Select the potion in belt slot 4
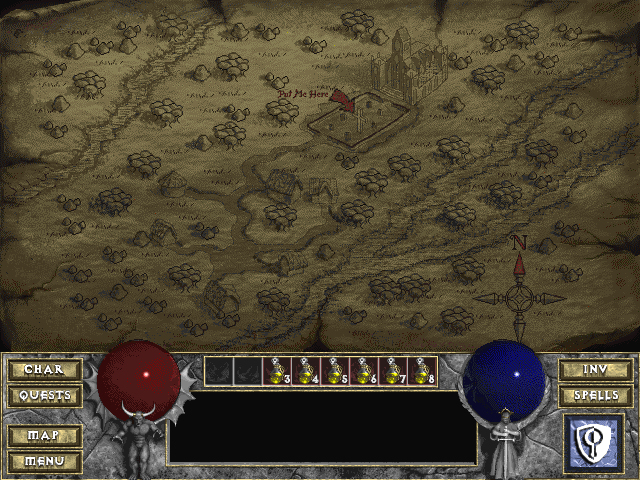Image resolution: width=640 pixels, height=480 pixels. pos(306,371)
